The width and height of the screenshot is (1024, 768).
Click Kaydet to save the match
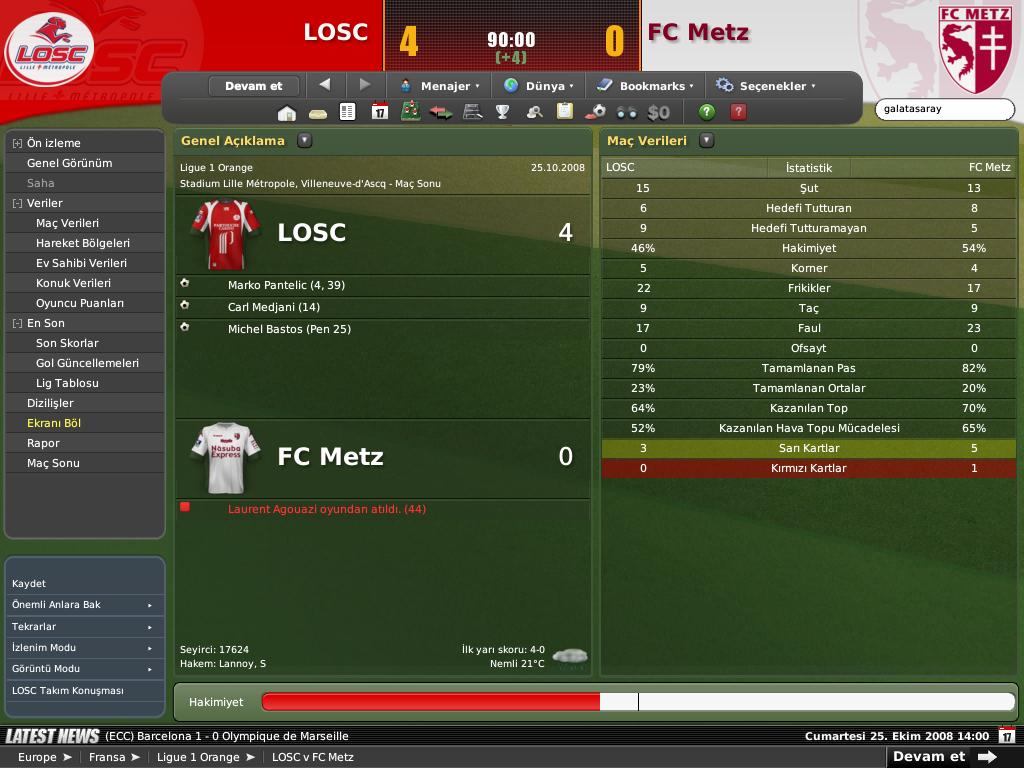[29, 583]
